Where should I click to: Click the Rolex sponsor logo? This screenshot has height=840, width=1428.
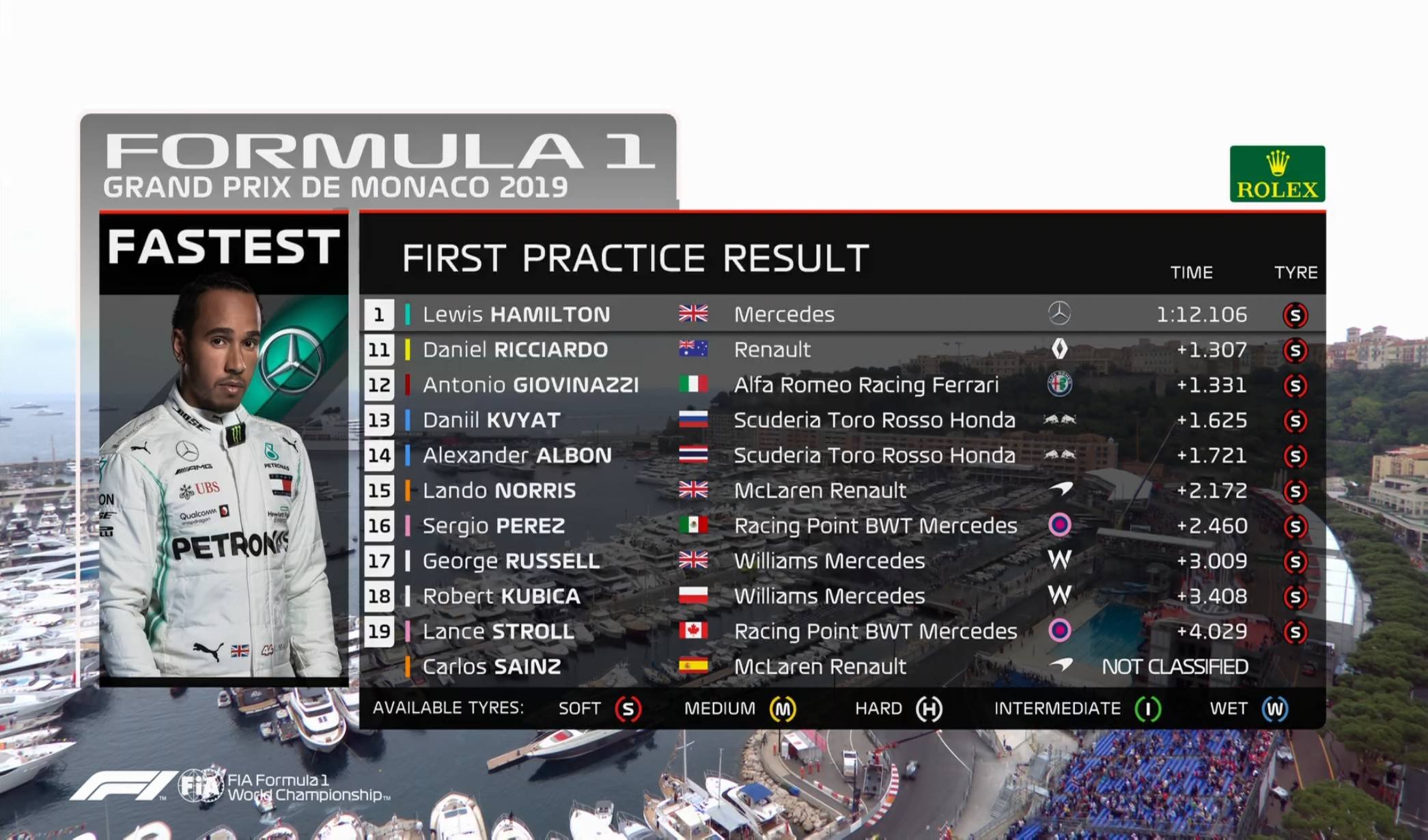click(1277, 174)
